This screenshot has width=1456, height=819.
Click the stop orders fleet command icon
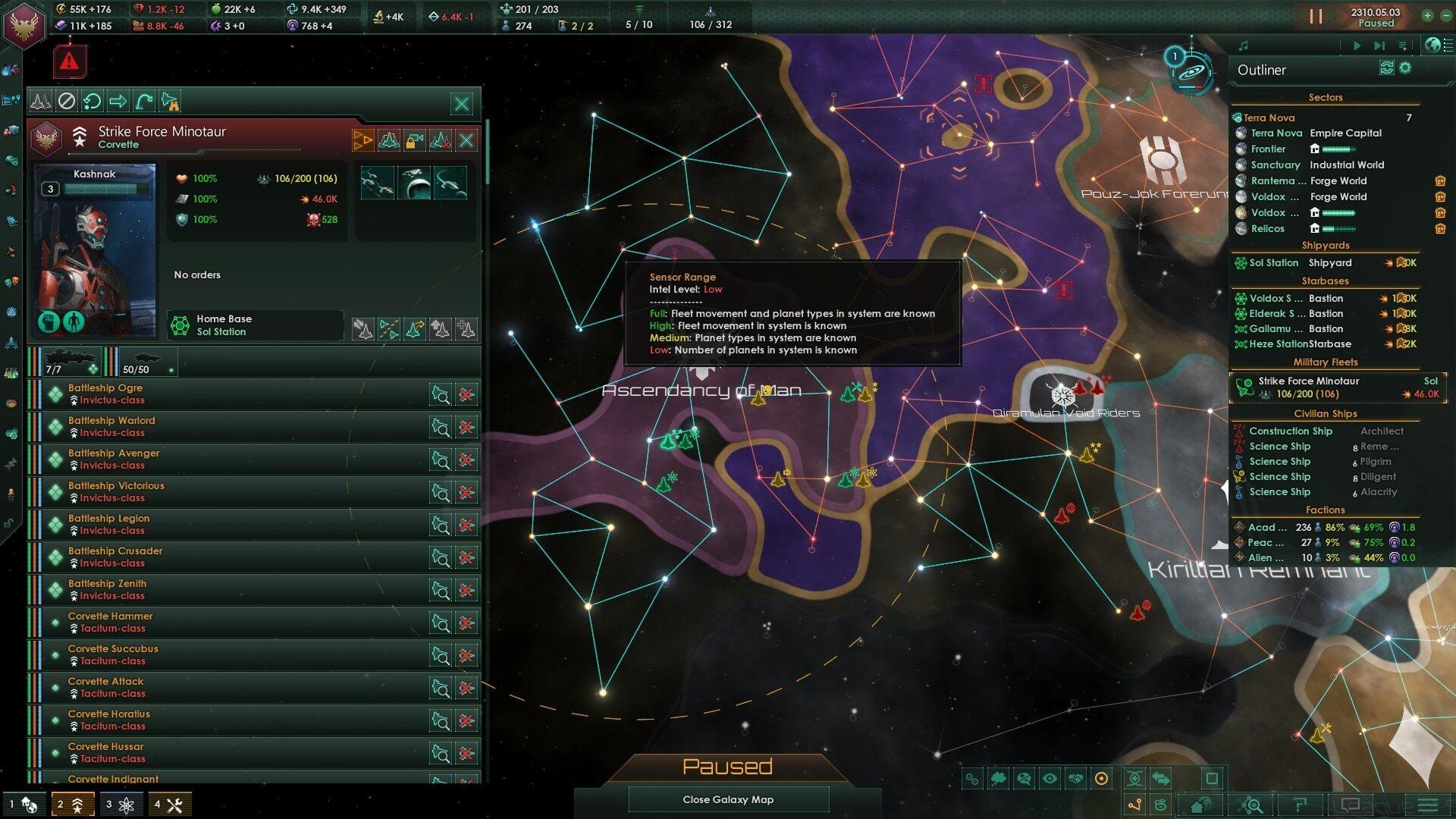pos(67,101)
